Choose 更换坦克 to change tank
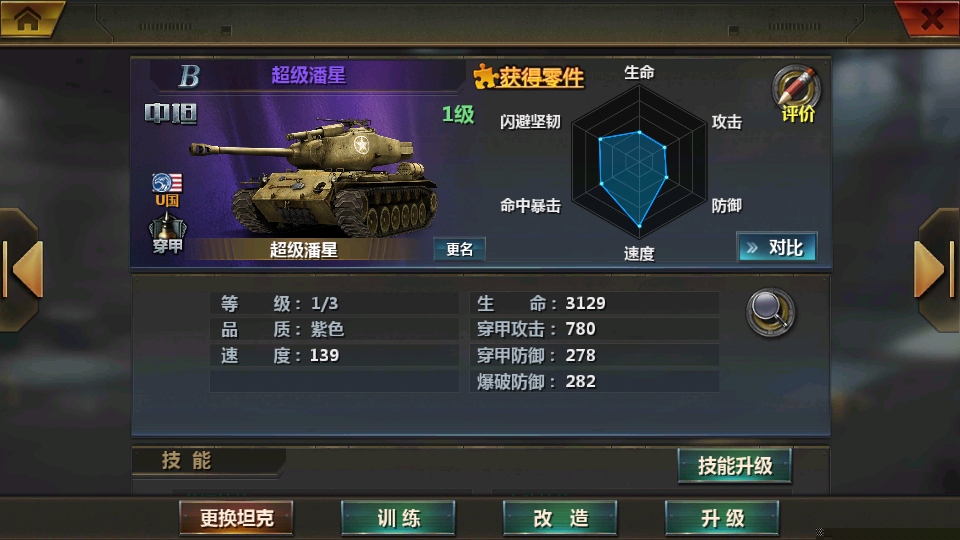Screen dimensions: 960x540 pyautogui.click(x=236, y=517)
